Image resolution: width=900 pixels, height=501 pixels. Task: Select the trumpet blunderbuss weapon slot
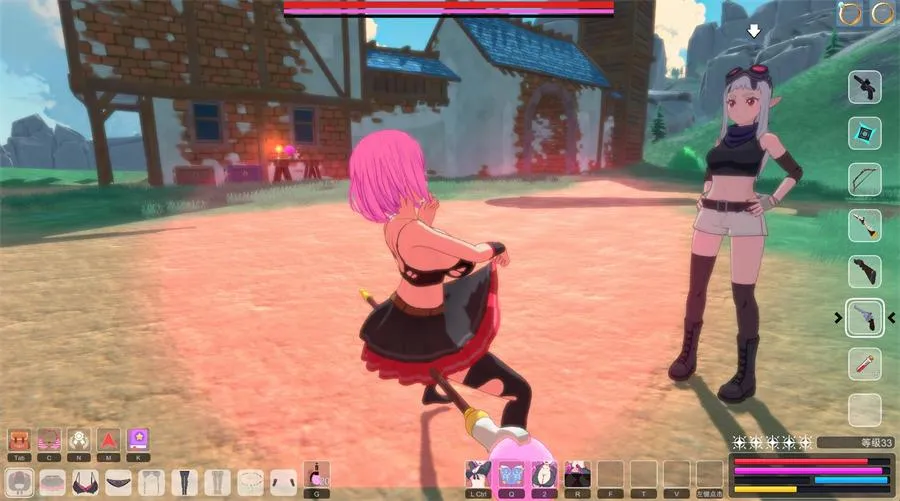click(x=864, y=226)
